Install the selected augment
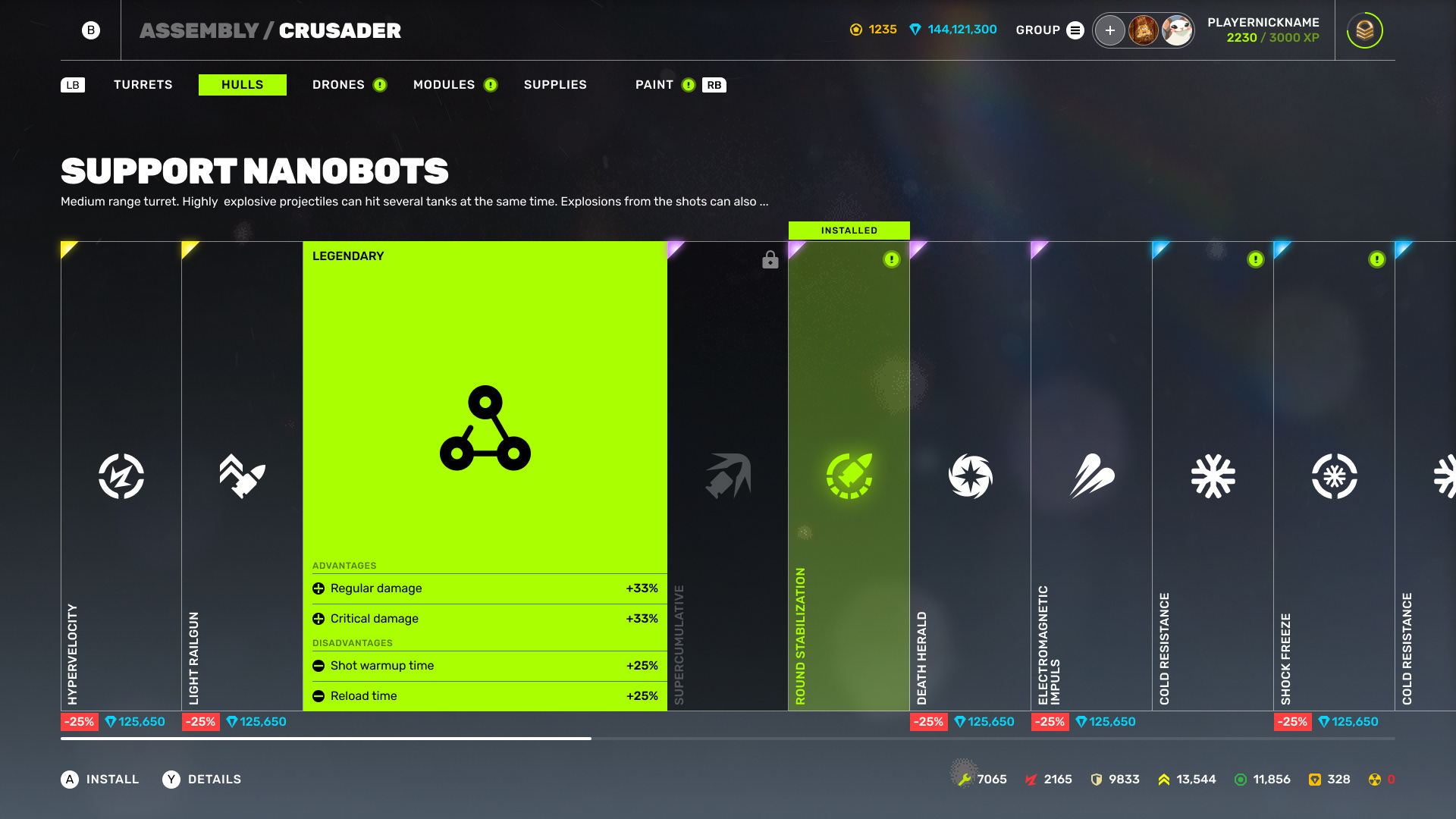This screenshot has height=819, width=1456. pyautogui.click(x=100, y=780)
